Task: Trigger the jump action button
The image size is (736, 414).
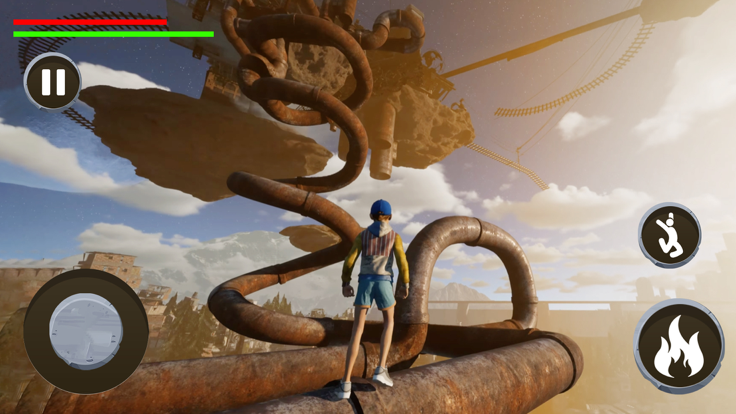Action: click(670, 235)
